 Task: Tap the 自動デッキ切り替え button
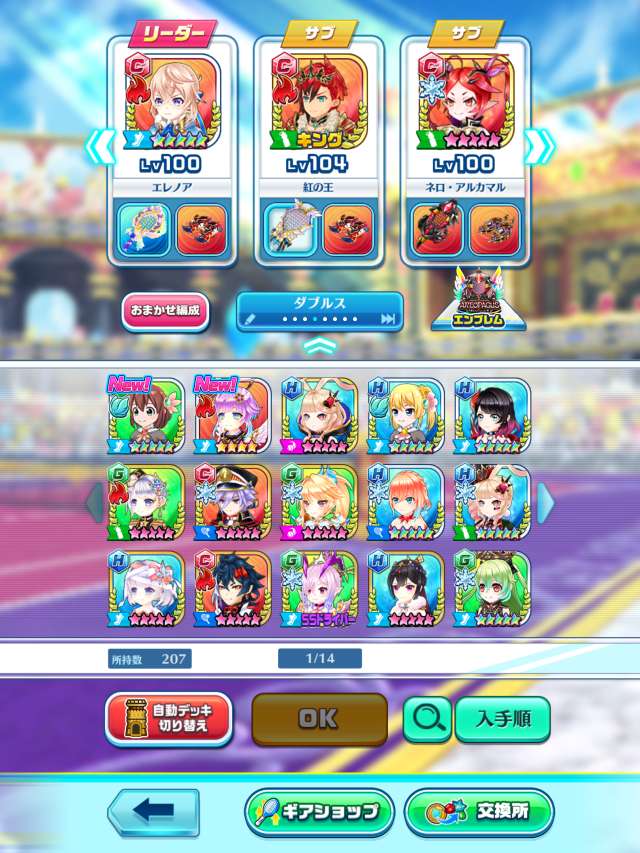168,719
